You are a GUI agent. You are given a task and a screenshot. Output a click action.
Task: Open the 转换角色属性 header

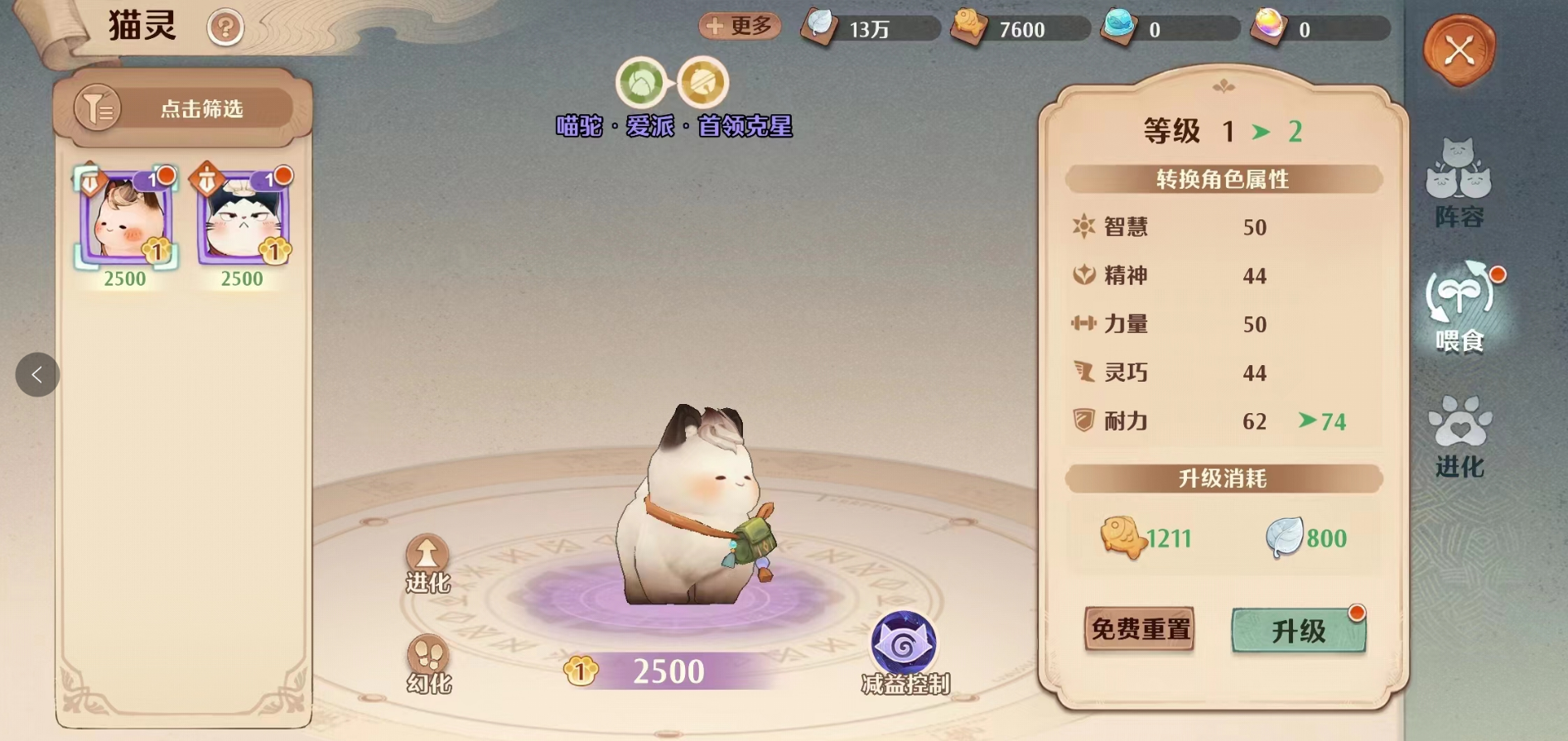tap(1223, 179)
